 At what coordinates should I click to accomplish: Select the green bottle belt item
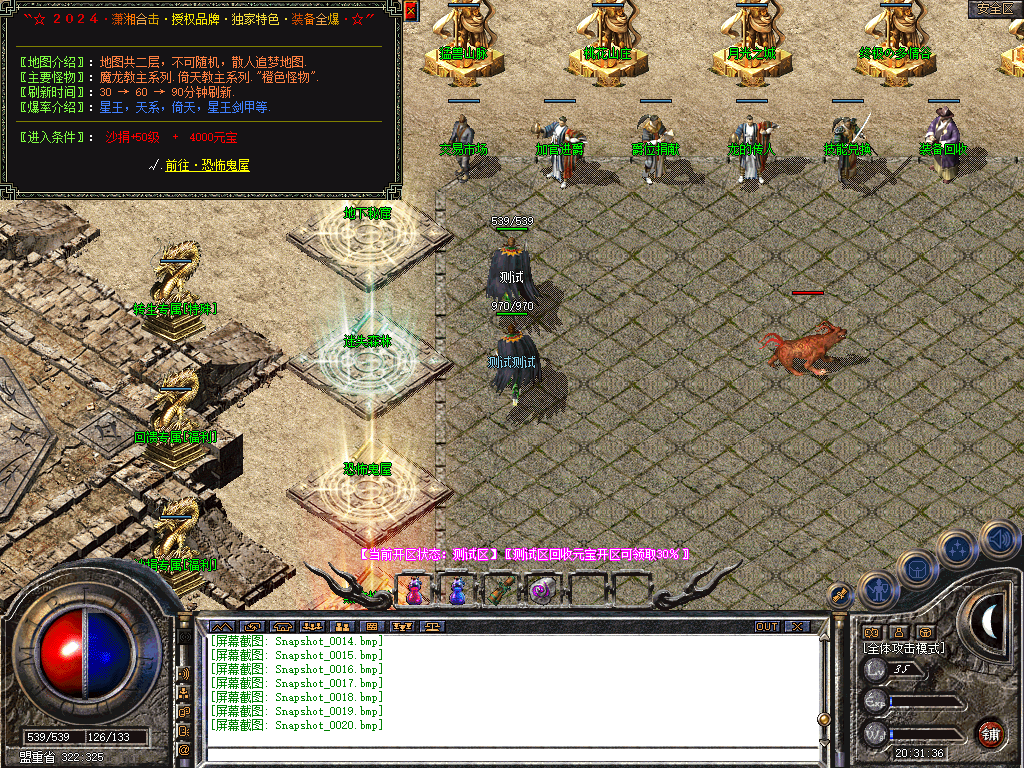tap(500, 592)
